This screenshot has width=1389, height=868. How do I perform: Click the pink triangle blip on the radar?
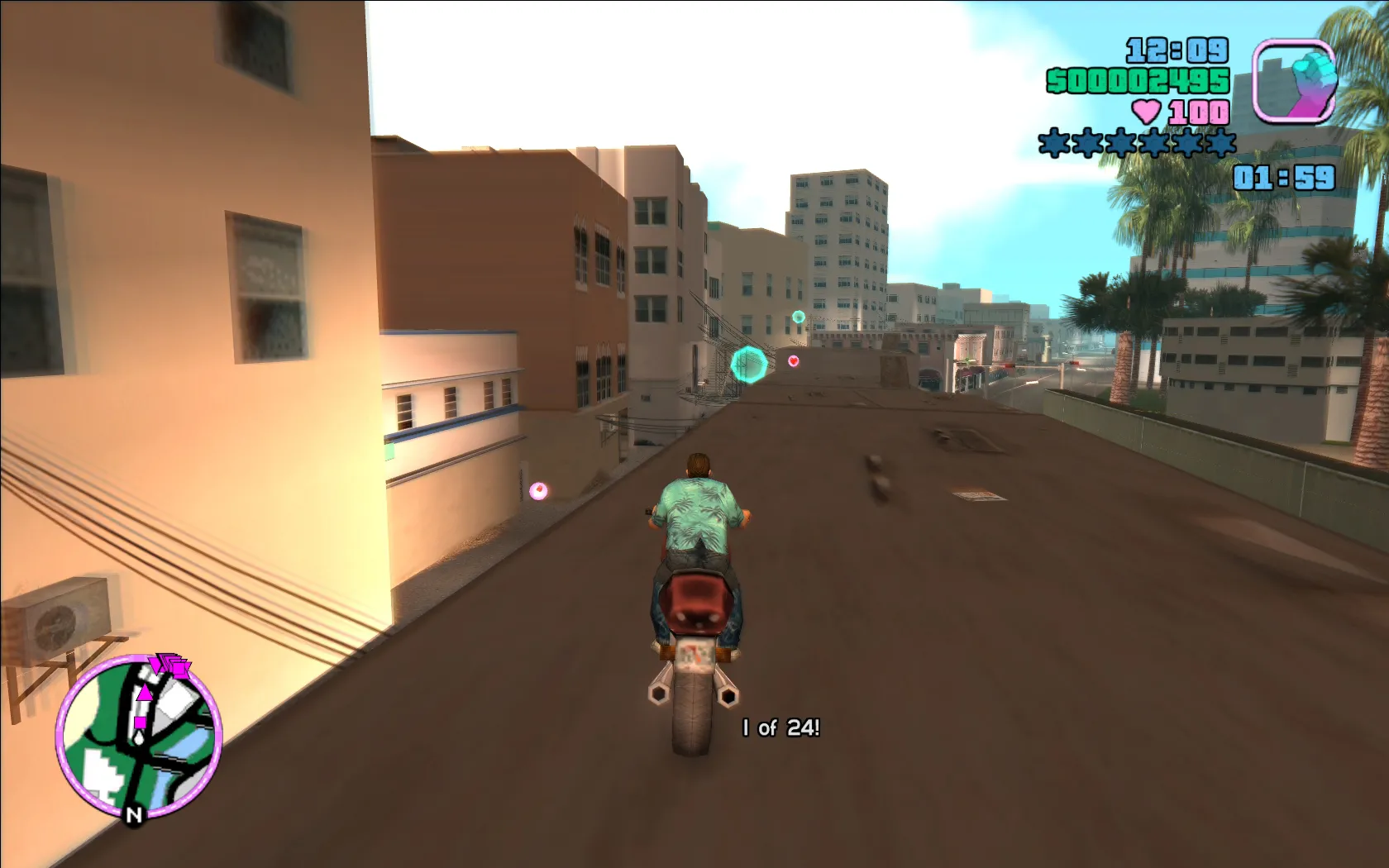[x=146, y=692]
